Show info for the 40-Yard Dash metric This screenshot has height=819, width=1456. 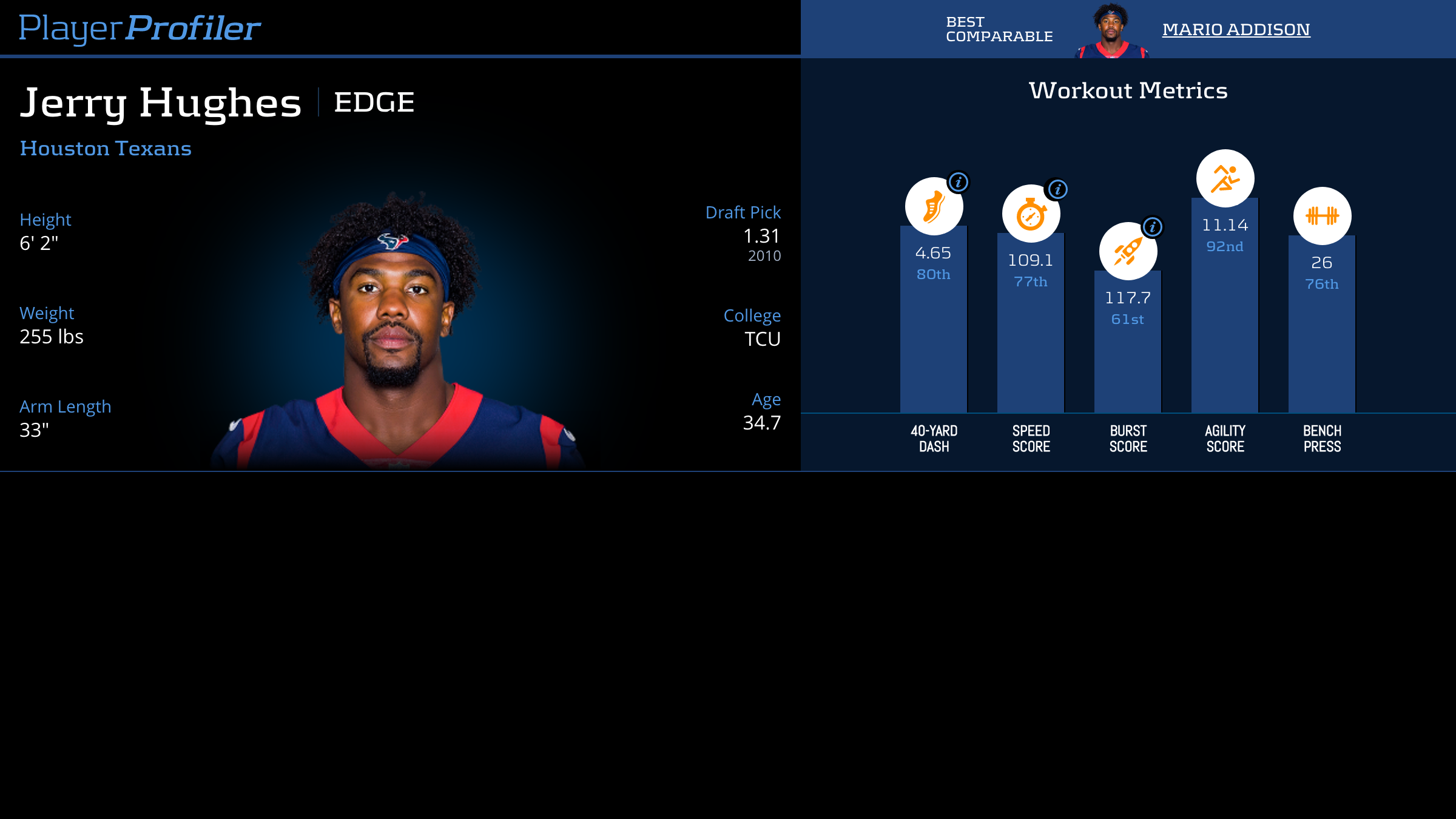point(958,182)
